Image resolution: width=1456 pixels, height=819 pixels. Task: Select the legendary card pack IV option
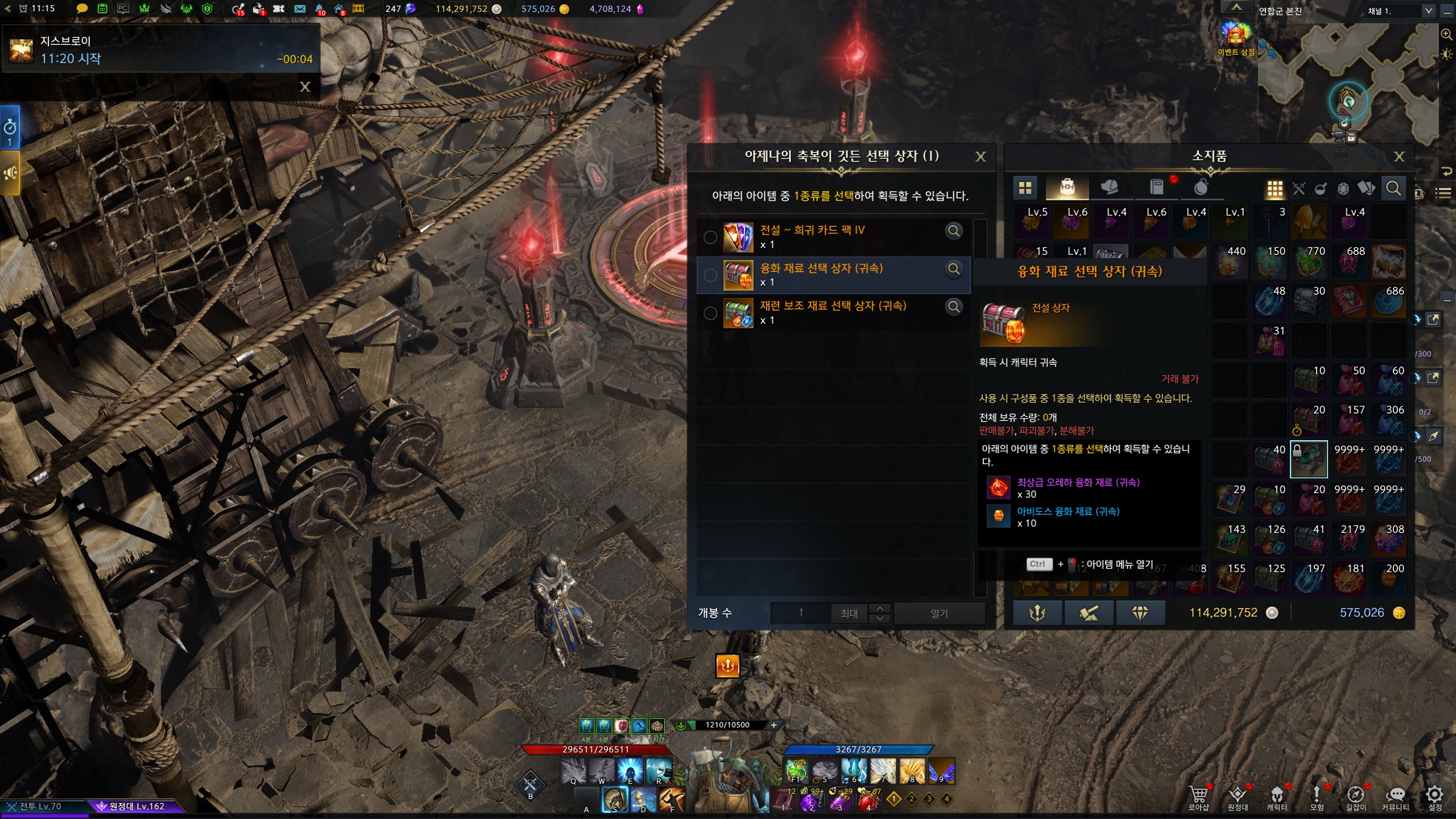click(x=710, y=237)
